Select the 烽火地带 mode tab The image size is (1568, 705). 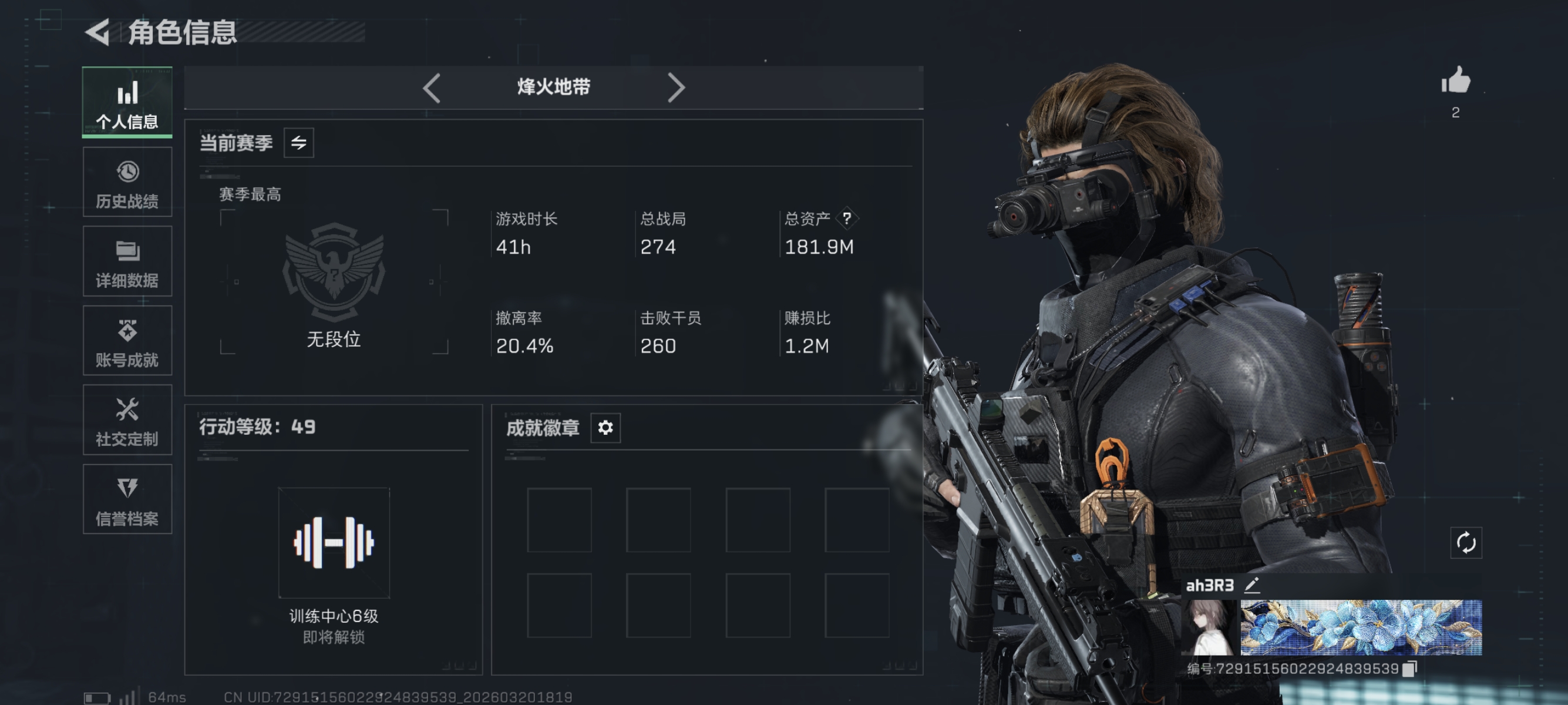[553, 87]
